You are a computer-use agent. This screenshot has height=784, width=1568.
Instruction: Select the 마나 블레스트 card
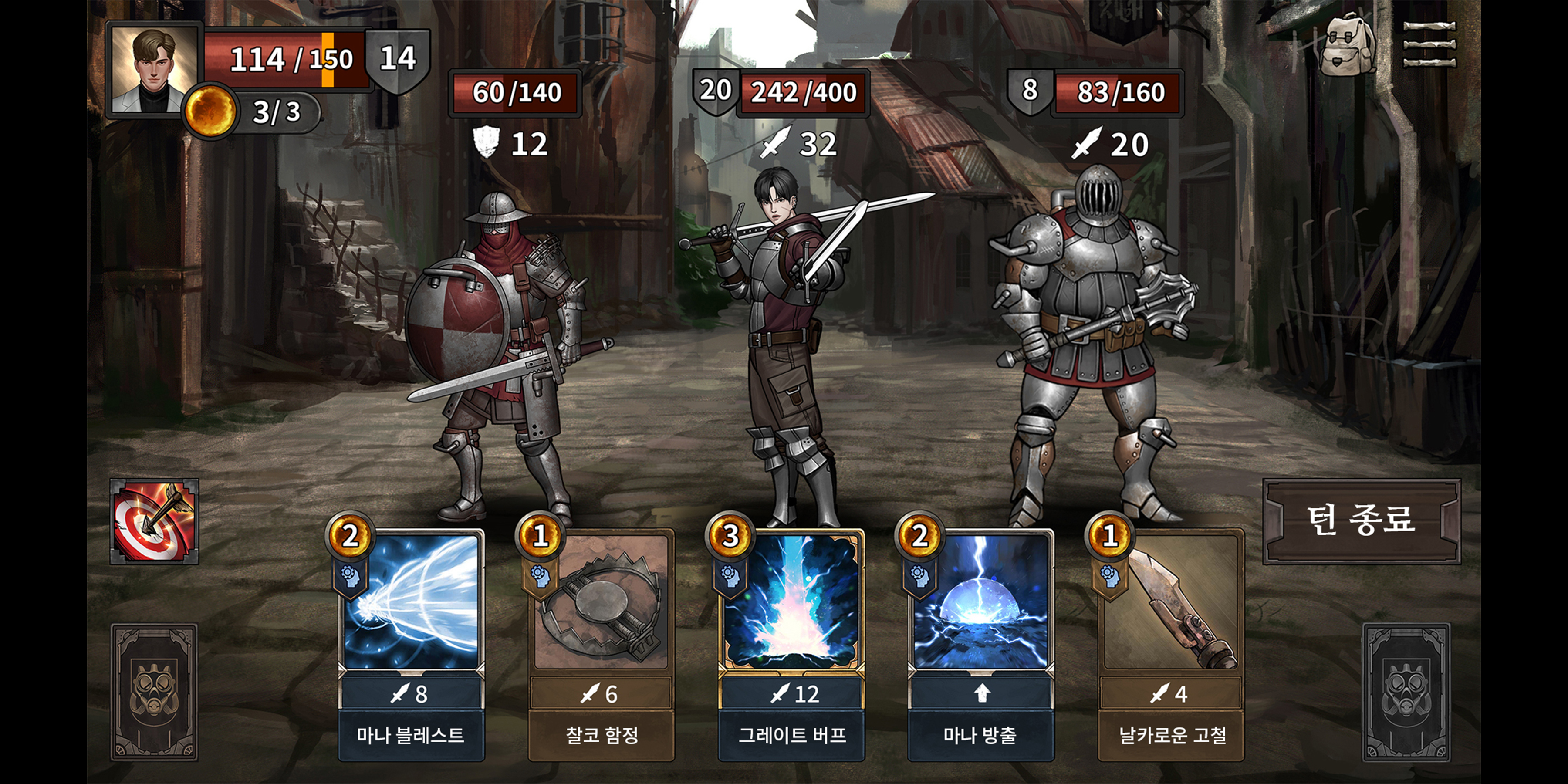click(x=411, y=645)
